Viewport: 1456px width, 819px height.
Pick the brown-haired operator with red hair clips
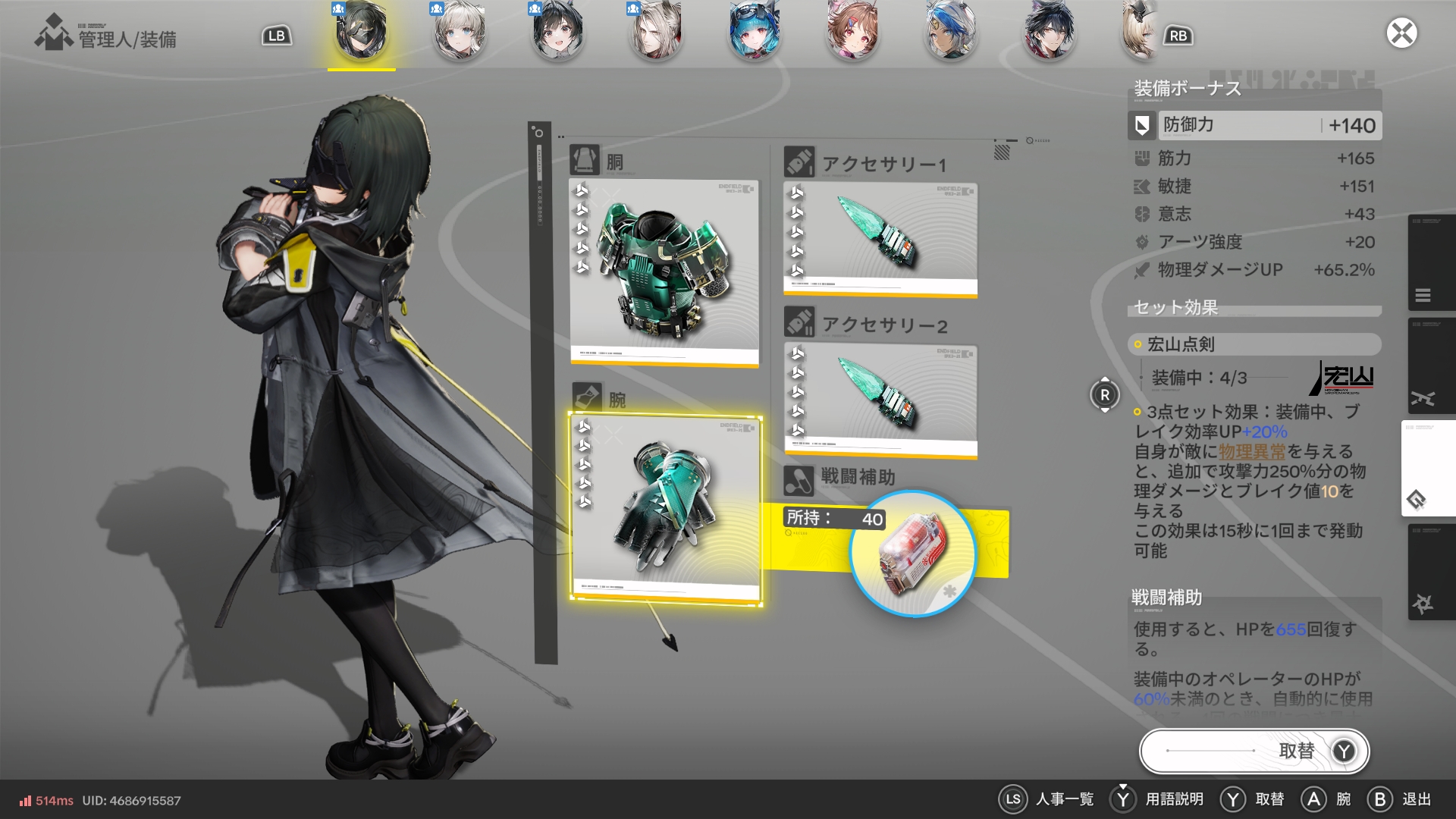pyautogui.click(x=853, y=33)
